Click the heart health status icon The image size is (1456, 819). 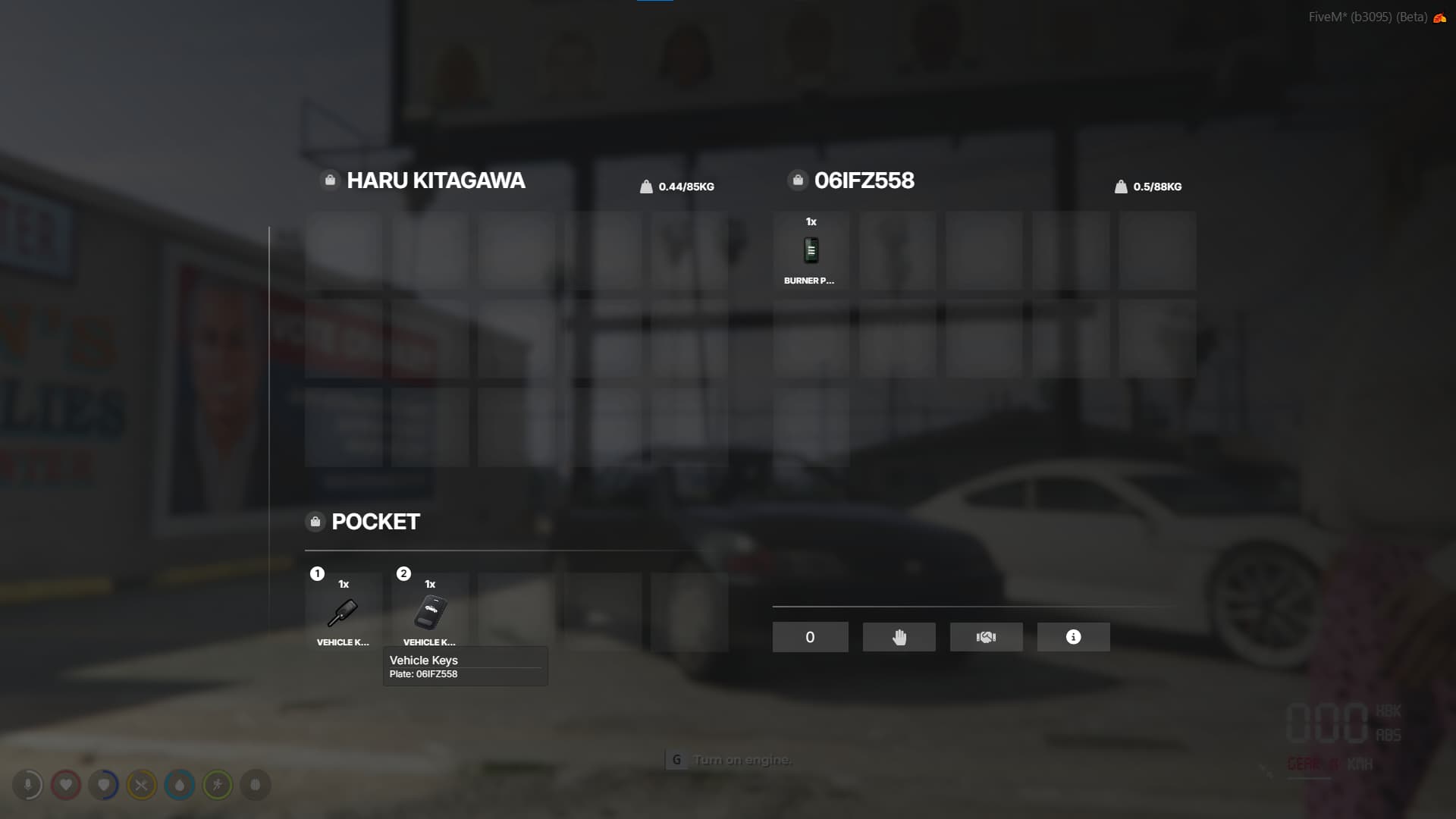pos(67,785)
